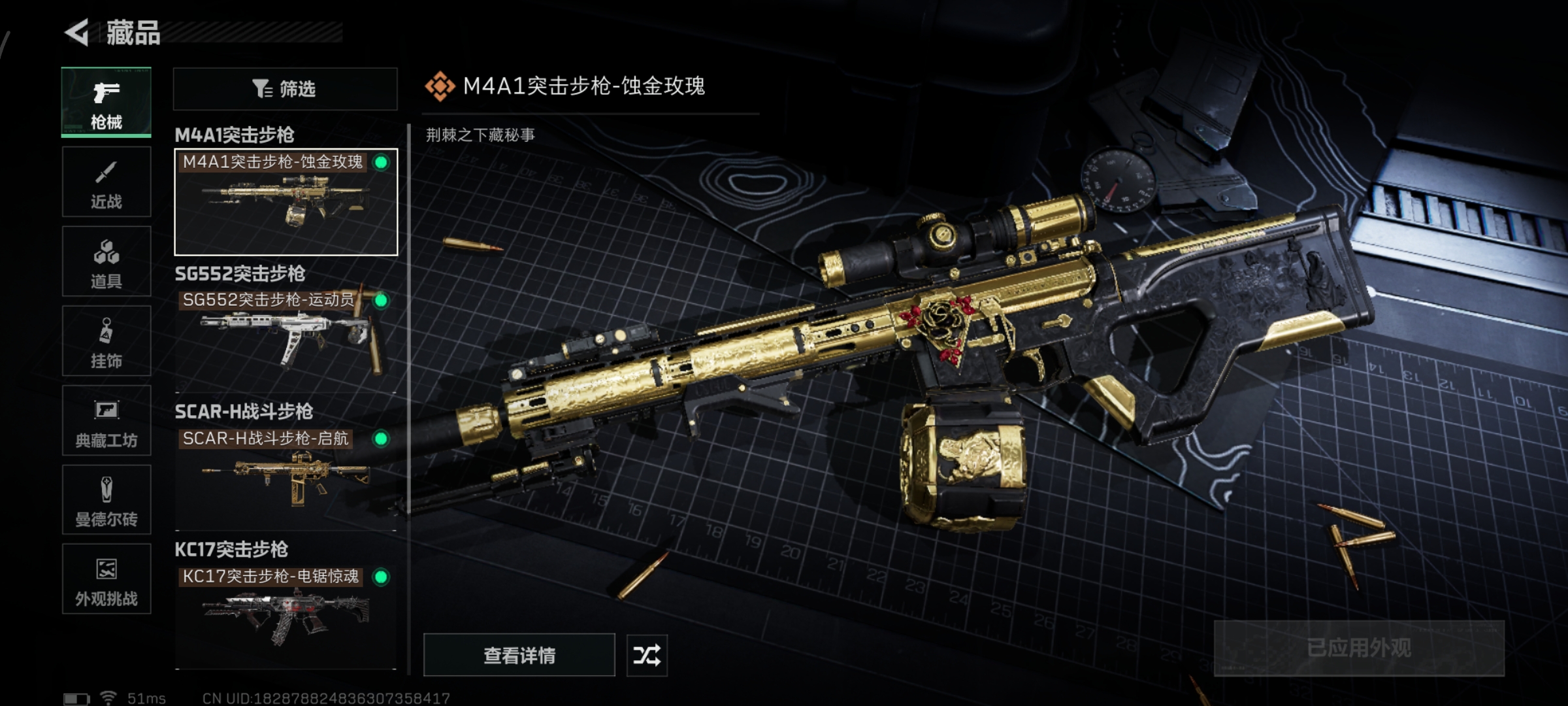Switch to the 曼德尔砖 tab

[106, 500]
